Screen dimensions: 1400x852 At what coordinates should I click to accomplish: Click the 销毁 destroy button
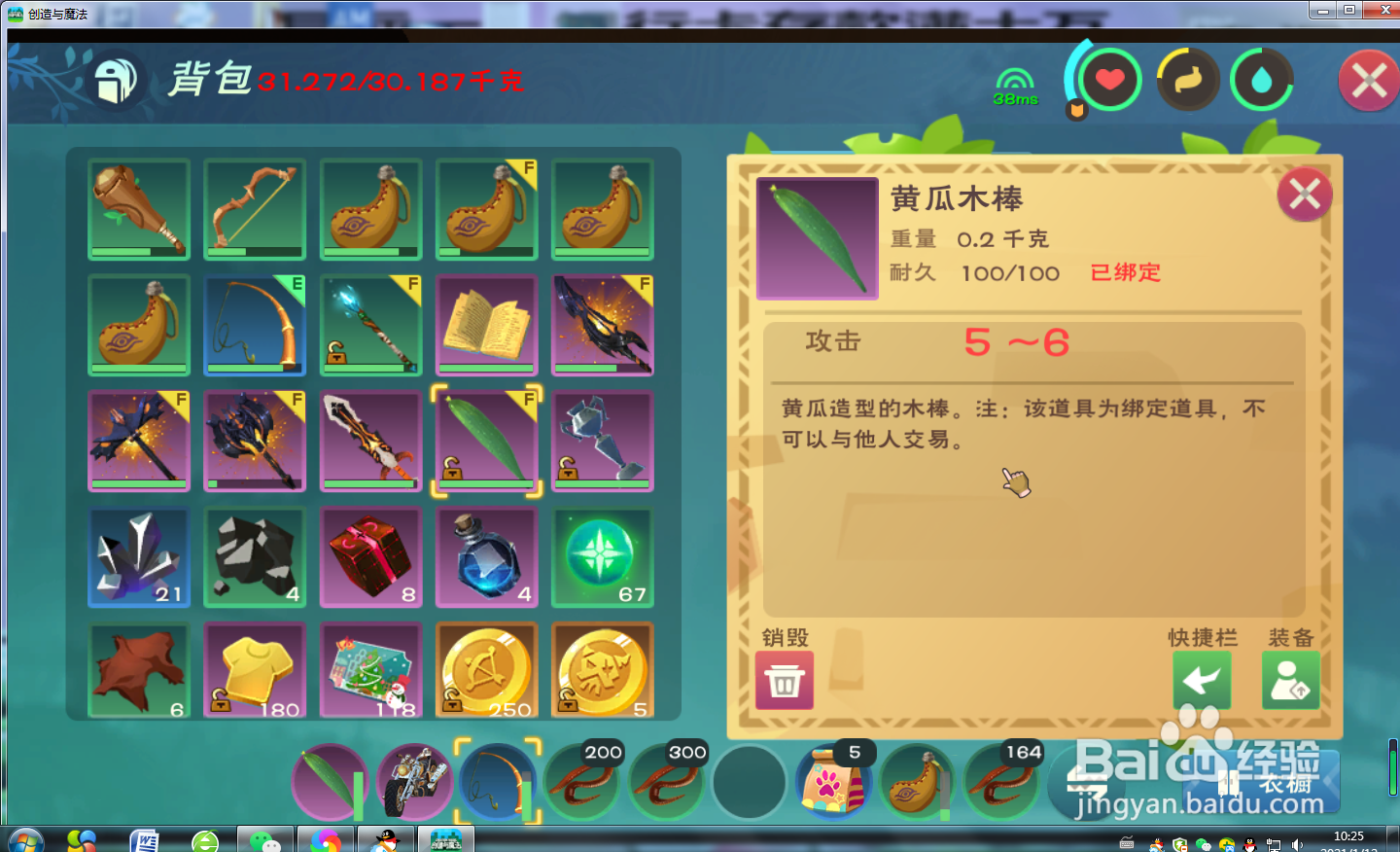[784, 679]
